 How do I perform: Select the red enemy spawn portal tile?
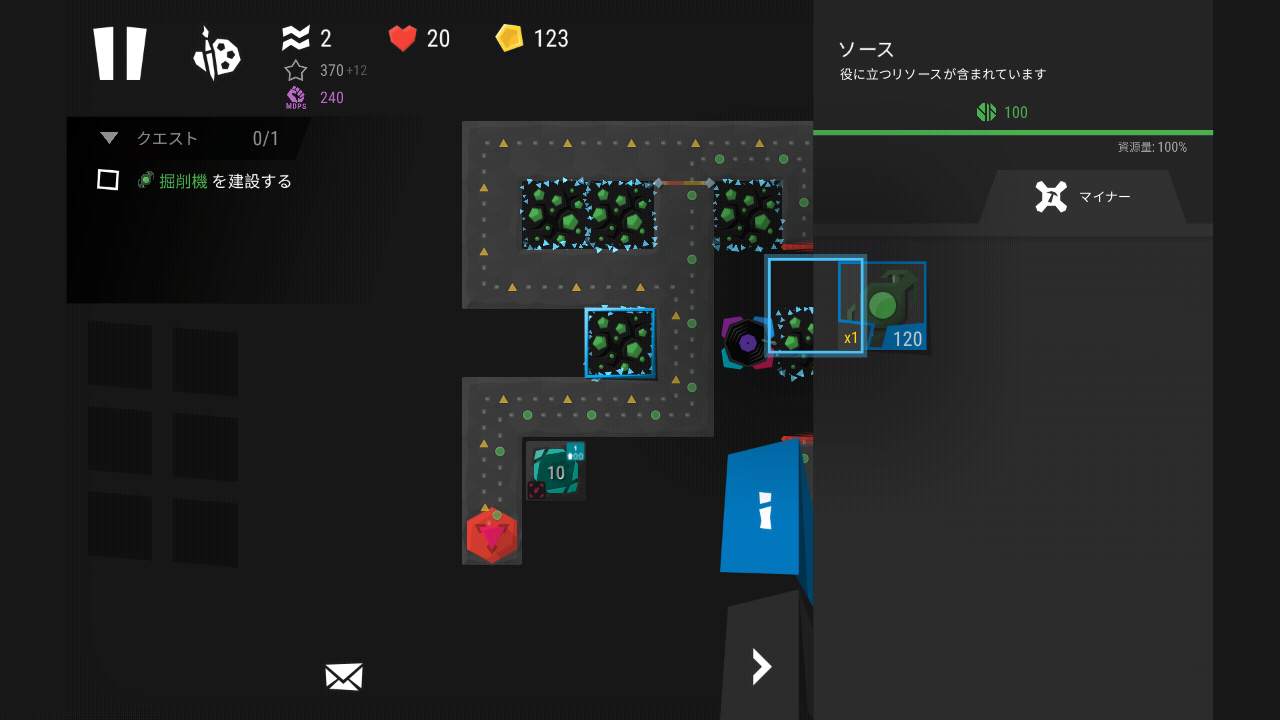pyautogui.click(x=491, y=536)
